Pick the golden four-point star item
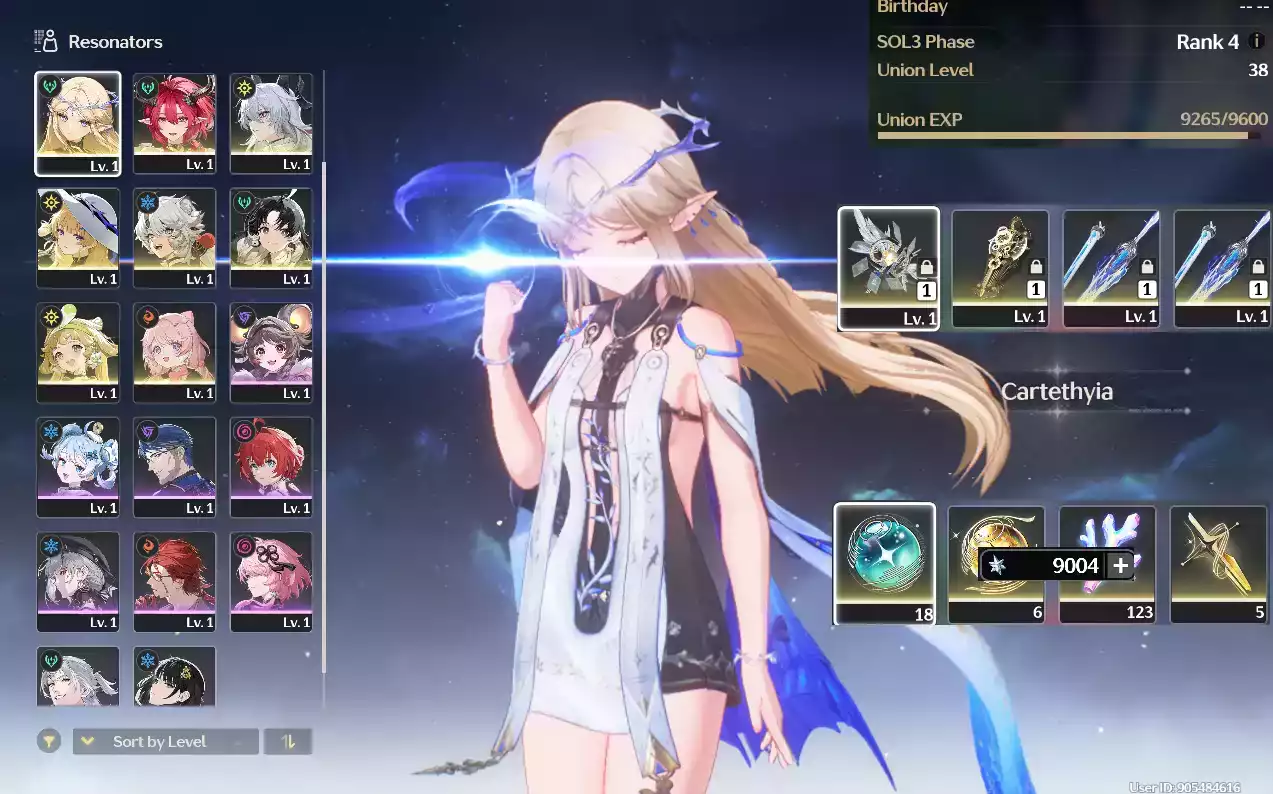The height and width of the screenshot is (794, 1273). click(1218, 562)
